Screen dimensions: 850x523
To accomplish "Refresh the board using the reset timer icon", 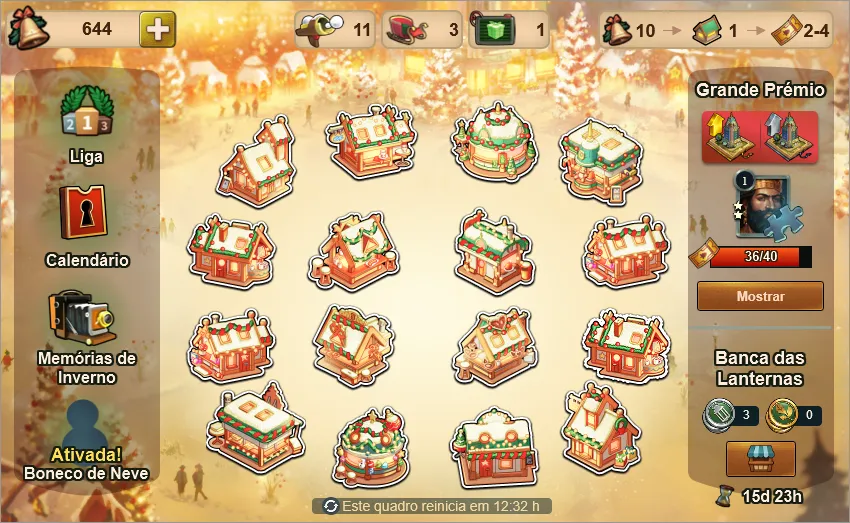I will coord(330,506).
